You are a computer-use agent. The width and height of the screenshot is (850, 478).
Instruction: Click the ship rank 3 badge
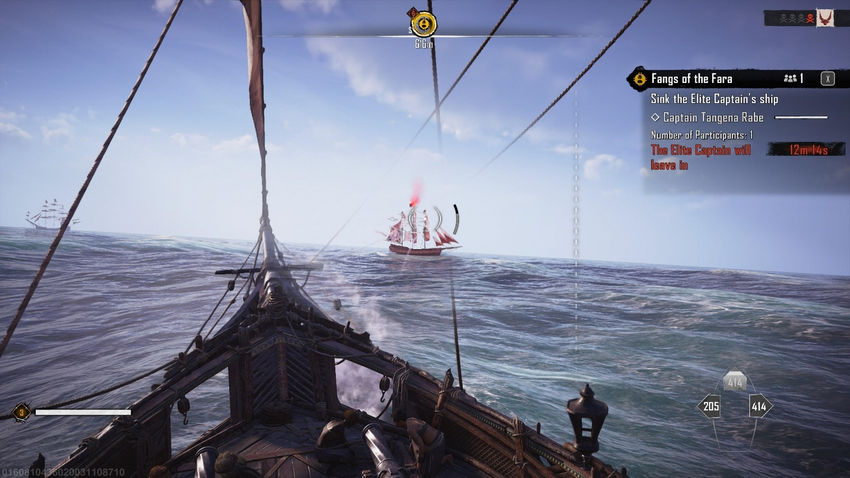pos(20,411)
